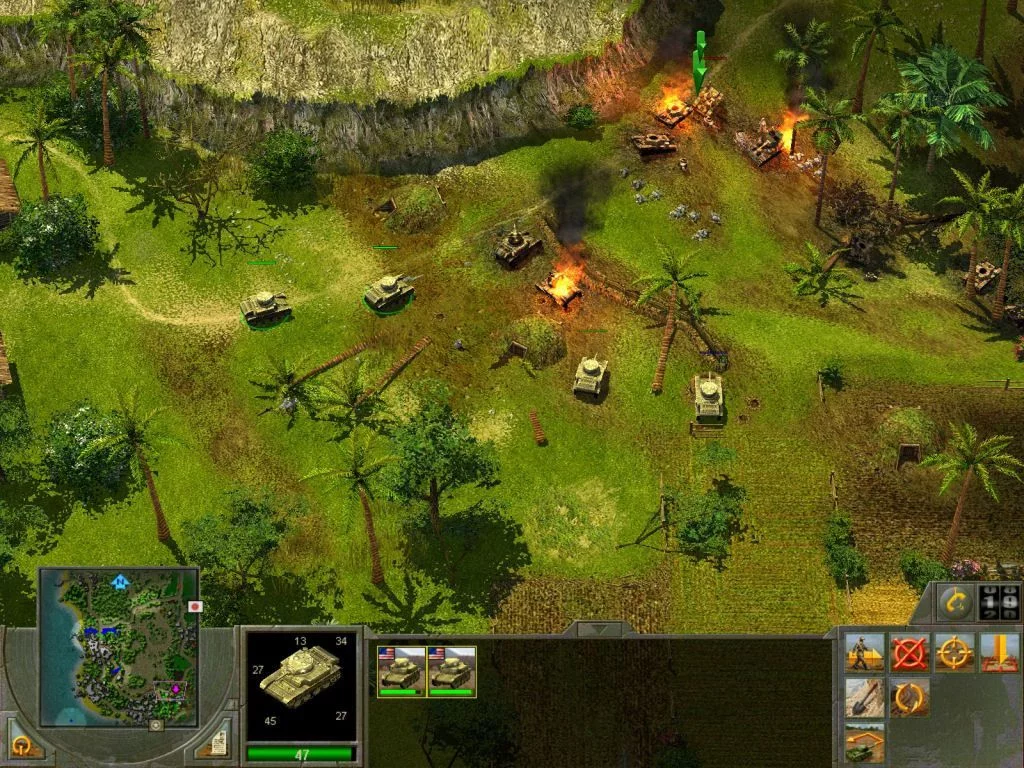Use the shovel entrench command
1024x768 pixels.
point(864,697)
